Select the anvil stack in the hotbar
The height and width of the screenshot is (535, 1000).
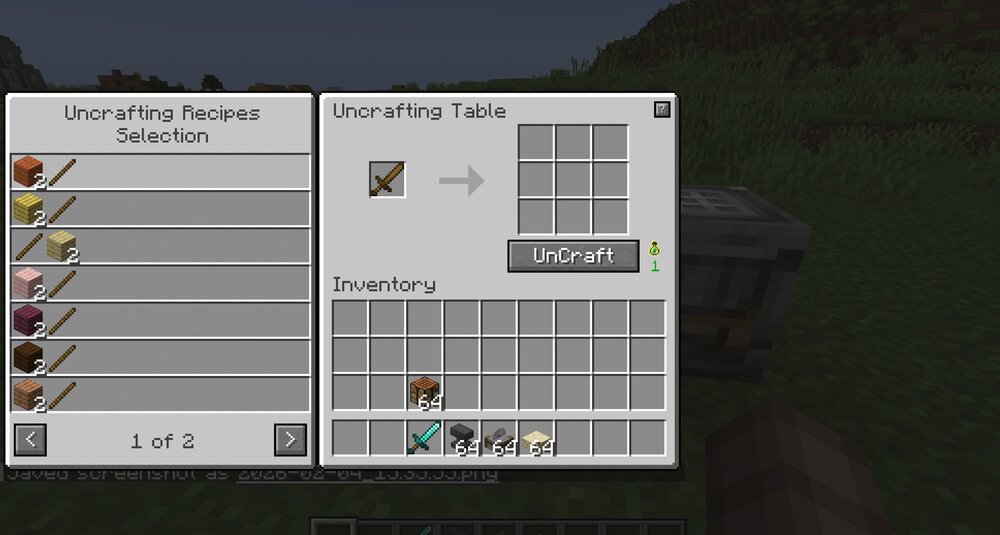[463, 438]
